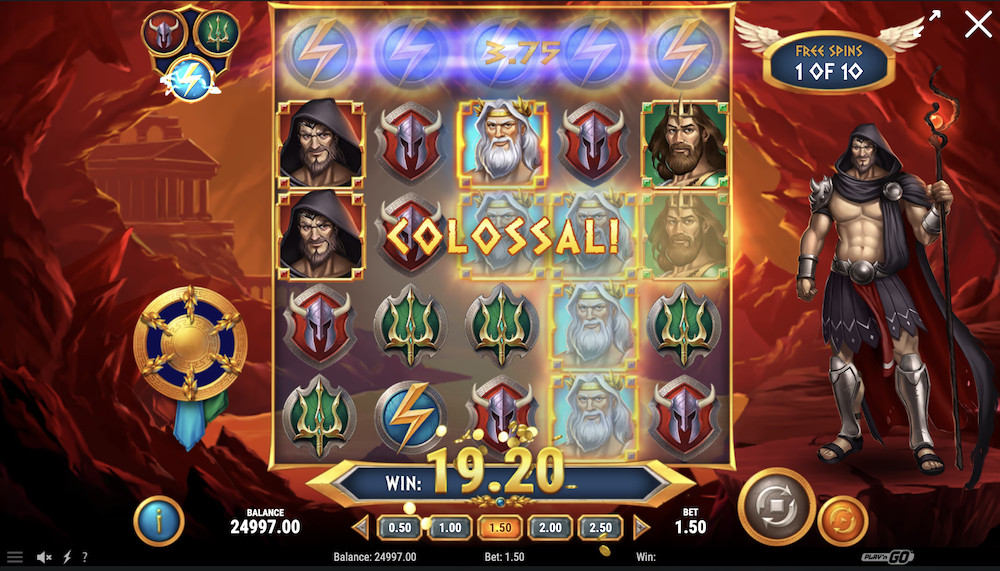
Task: Choose the 1.00 bet option
Action: coord(450,527)
